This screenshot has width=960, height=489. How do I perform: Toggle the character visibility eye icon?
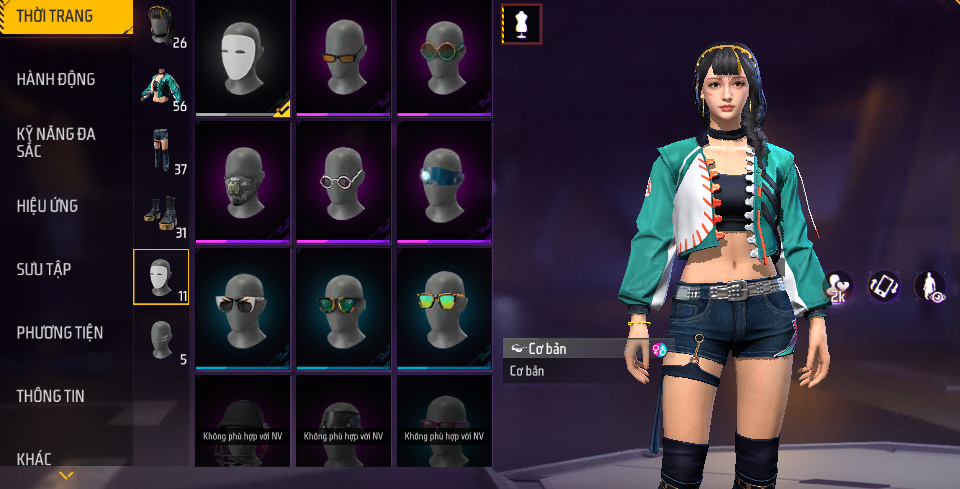(x=929, y=287)
